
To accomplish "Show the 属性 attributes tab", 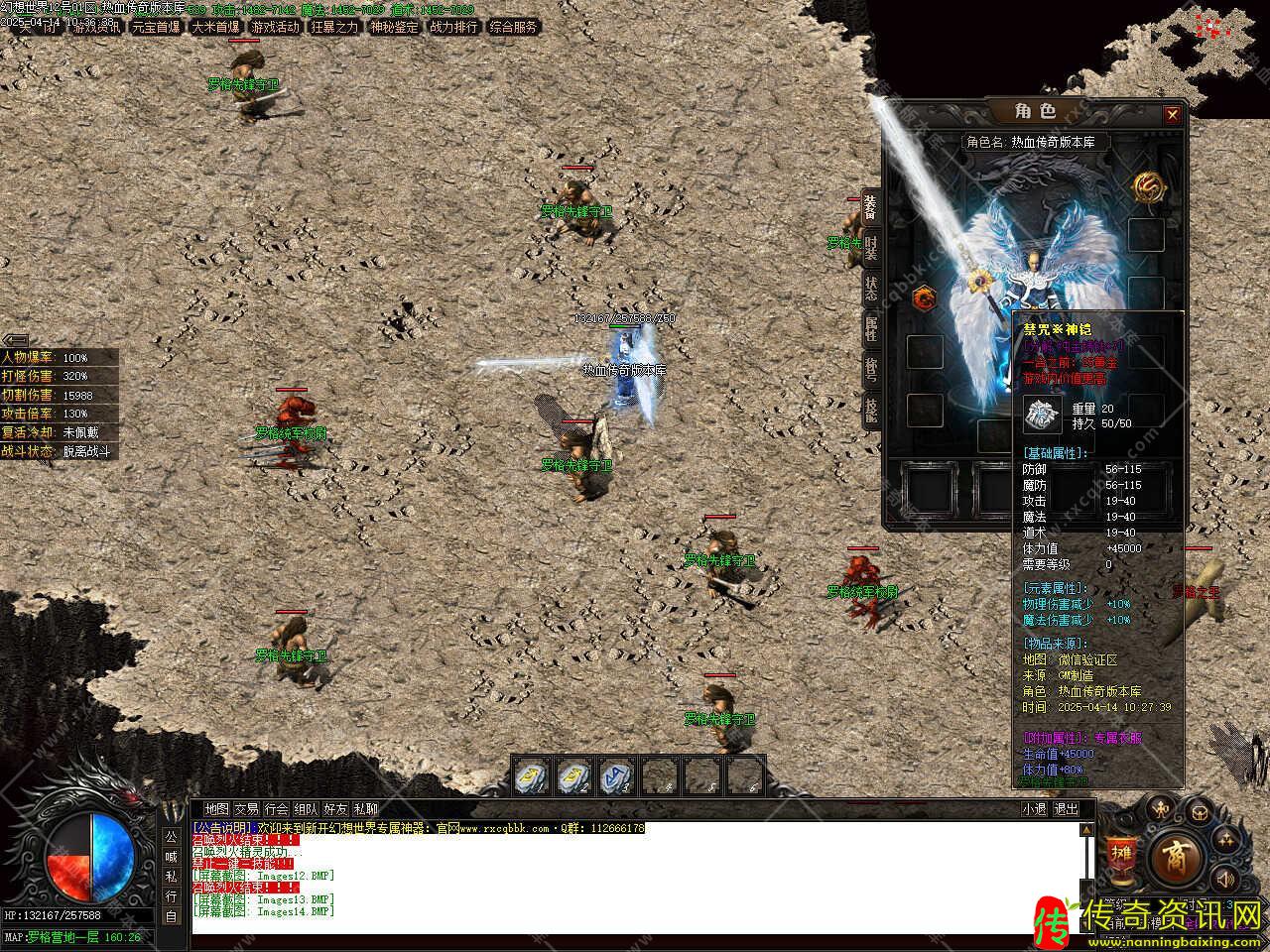I will coord(870,328).
